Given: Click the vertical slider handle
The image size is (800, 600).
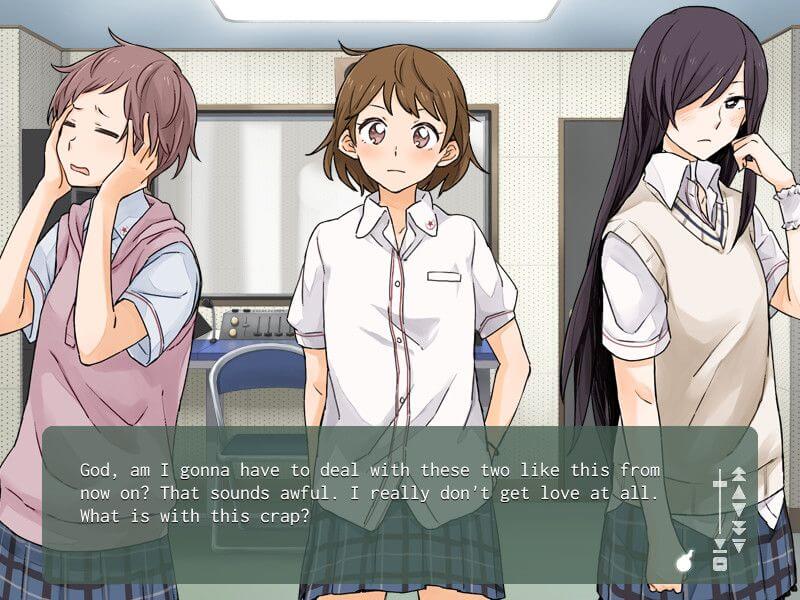Looking at the screenshot, I should pyautogui.click(x=719, y=485).
